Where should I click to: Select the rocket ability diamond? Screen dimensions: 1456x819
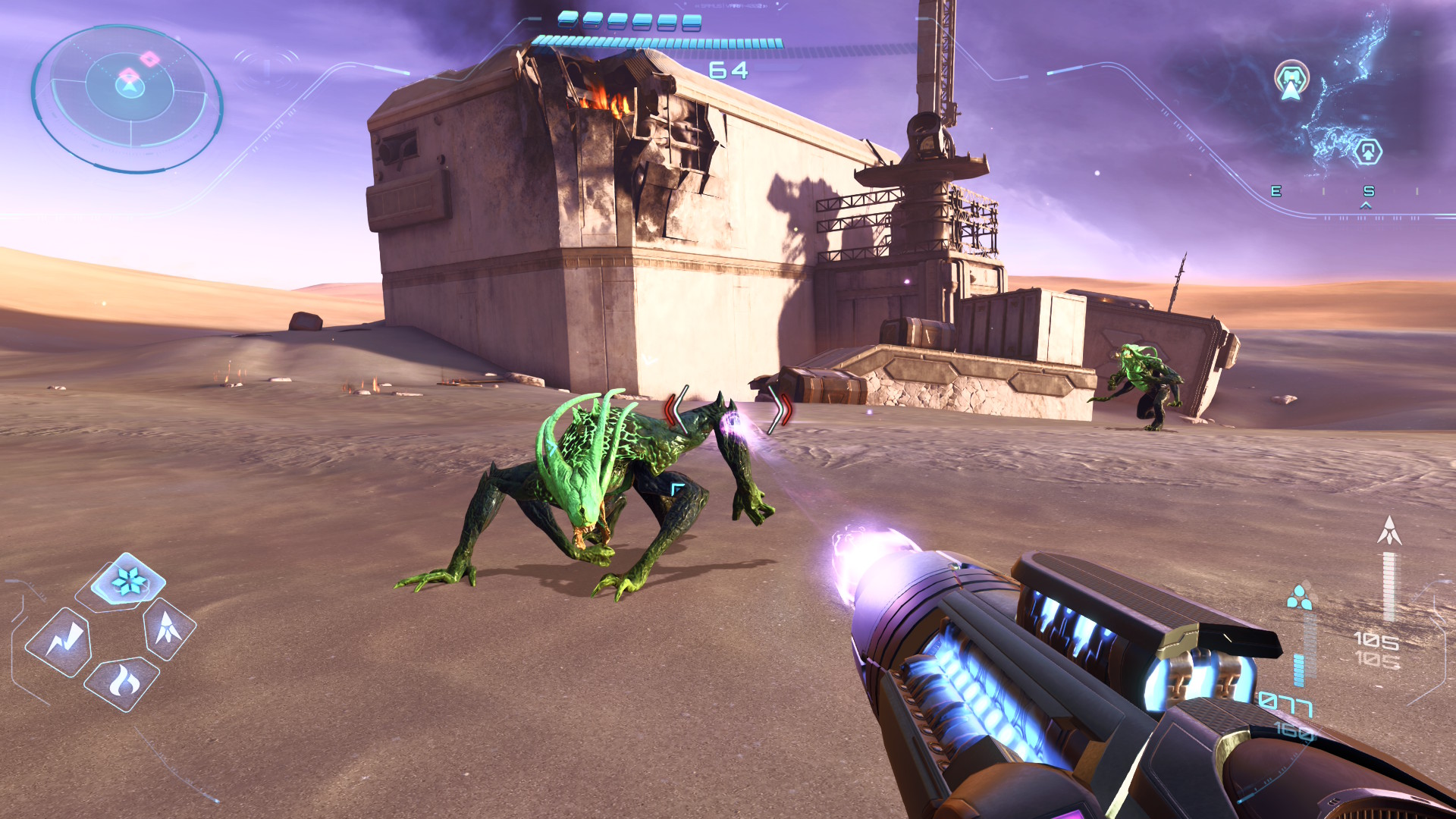(168, 628)
